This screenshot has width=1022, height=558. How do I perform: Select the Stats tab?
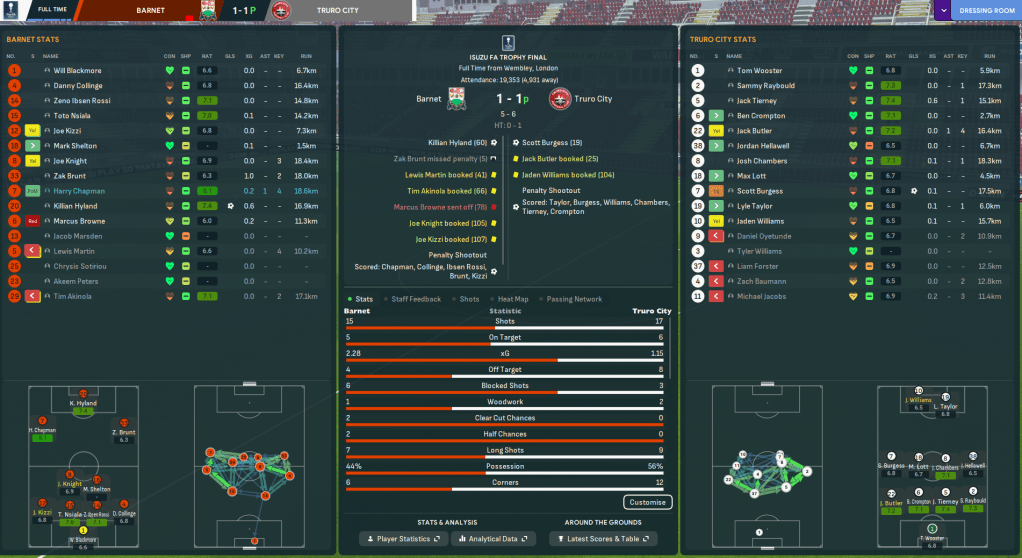point(362,299)
